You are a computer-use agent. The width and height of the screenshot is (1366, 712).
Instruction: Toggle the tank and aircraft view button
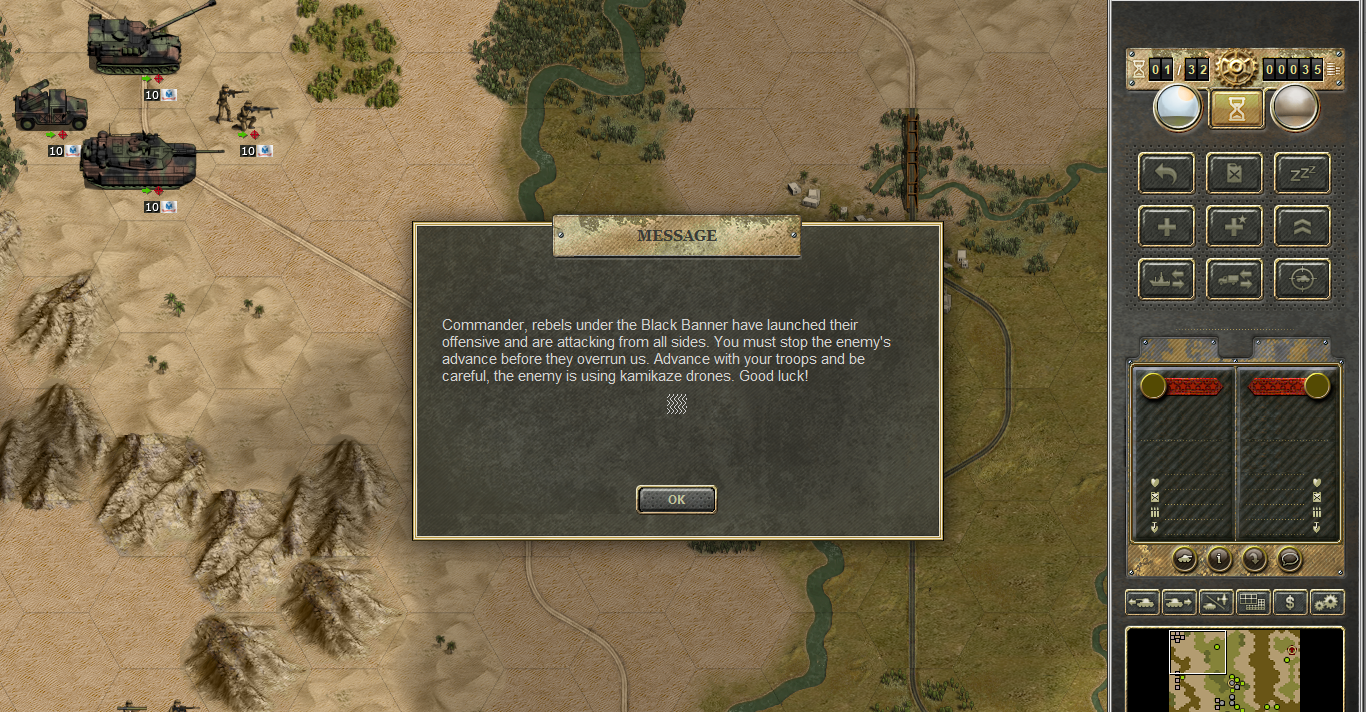point(1216,602)
